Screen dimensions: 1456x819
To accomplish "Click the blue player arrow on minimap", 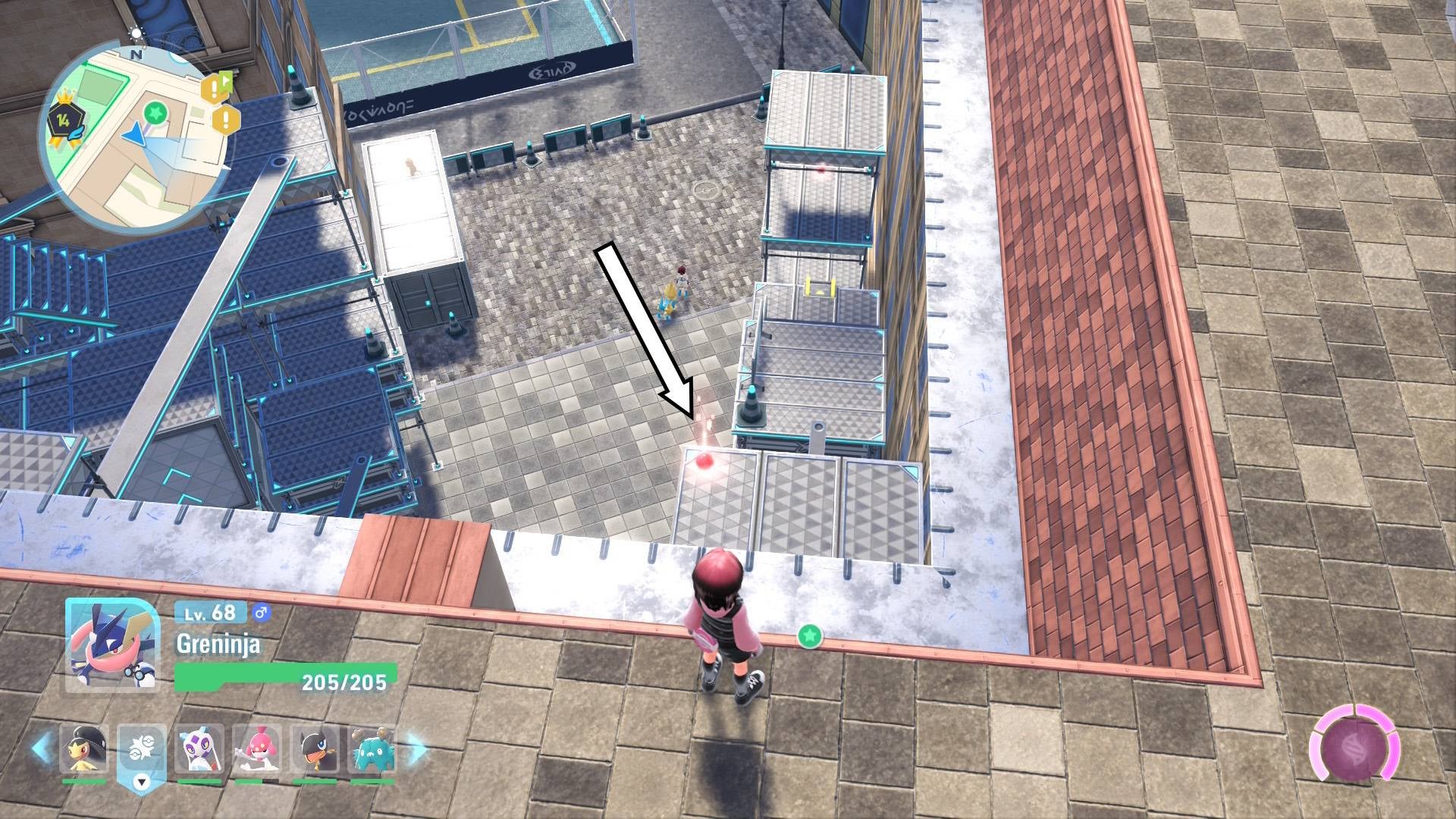I will pyautogui.click(x=134, y=134).
